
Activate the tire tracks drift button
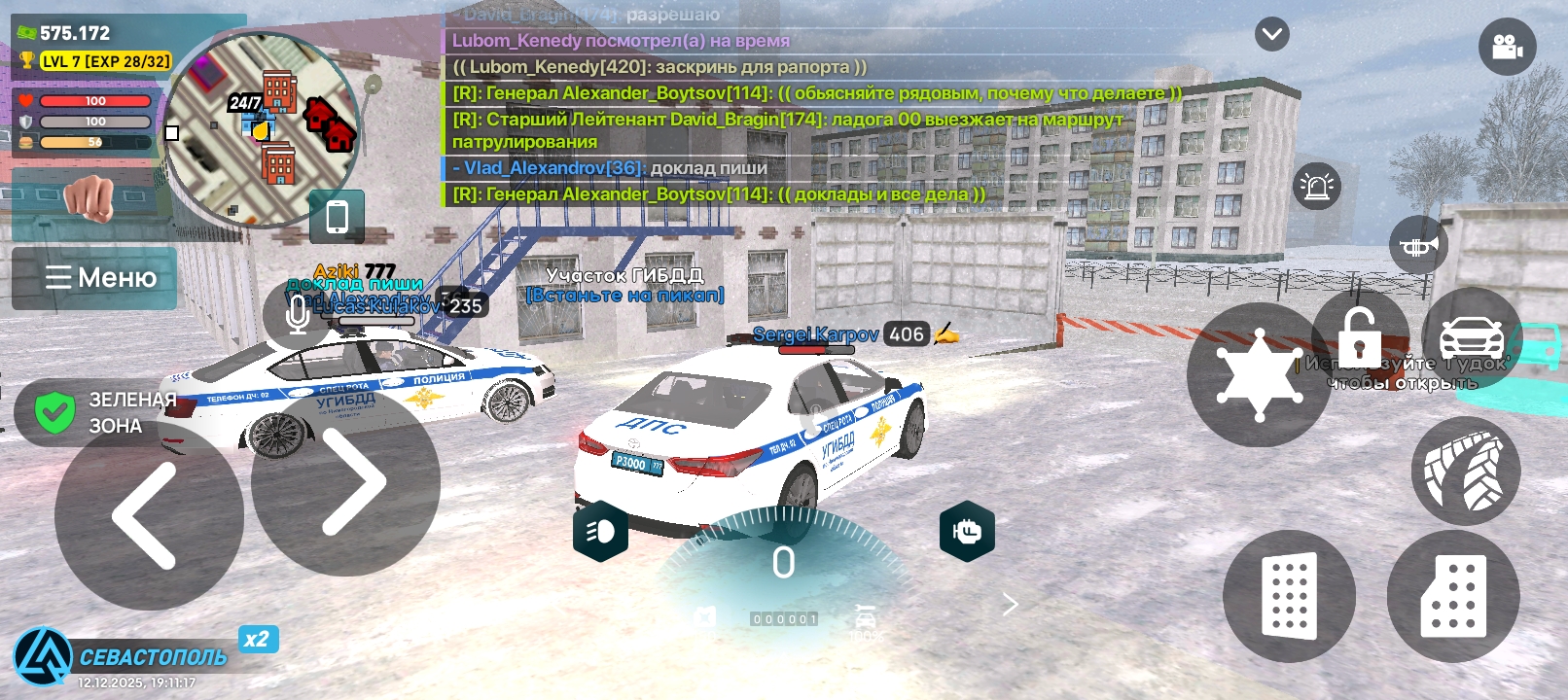(1465, 472)
